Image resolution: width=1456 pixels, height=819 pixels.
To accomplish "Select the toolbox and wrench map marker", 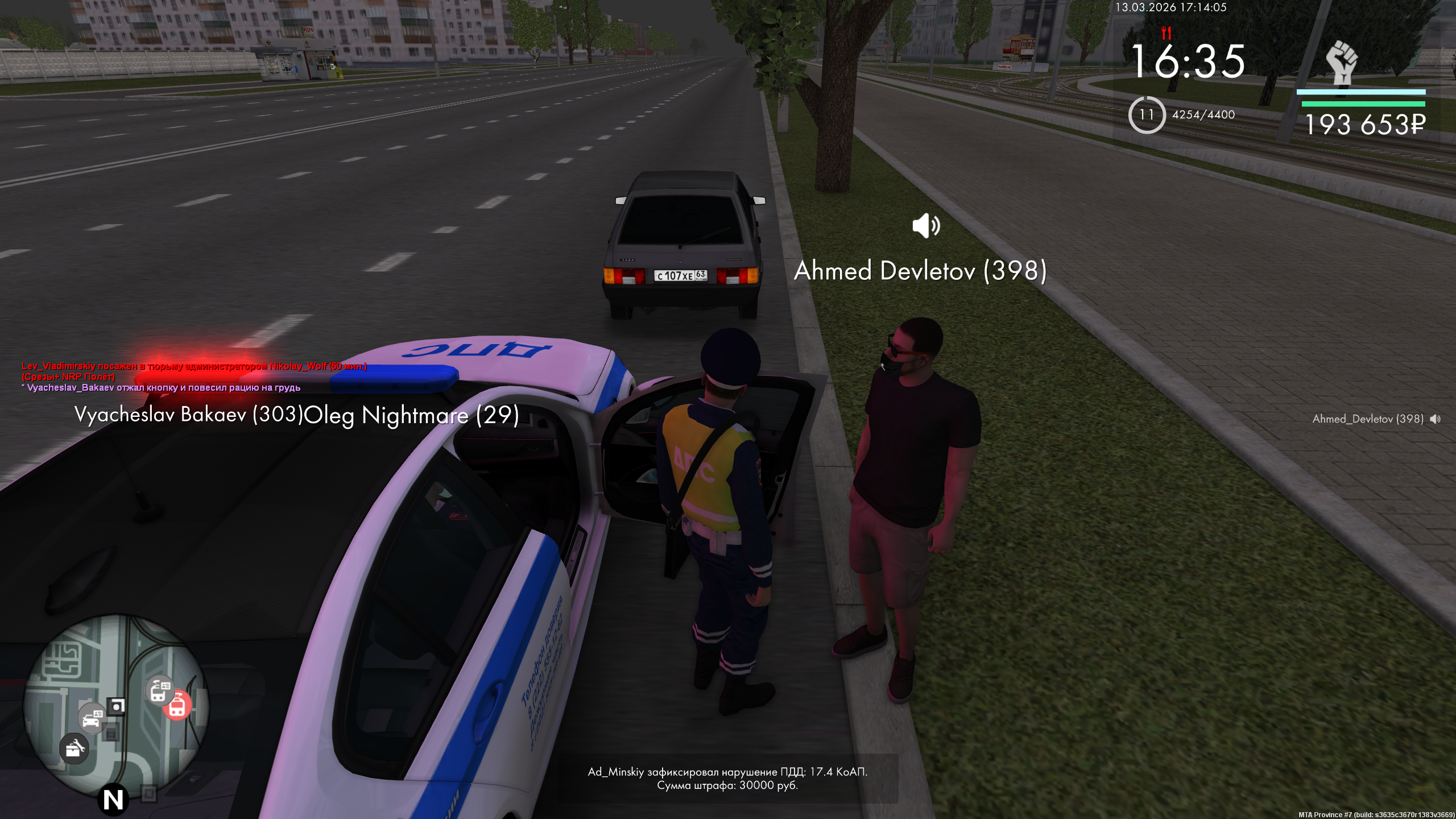I will coord(74,747).
